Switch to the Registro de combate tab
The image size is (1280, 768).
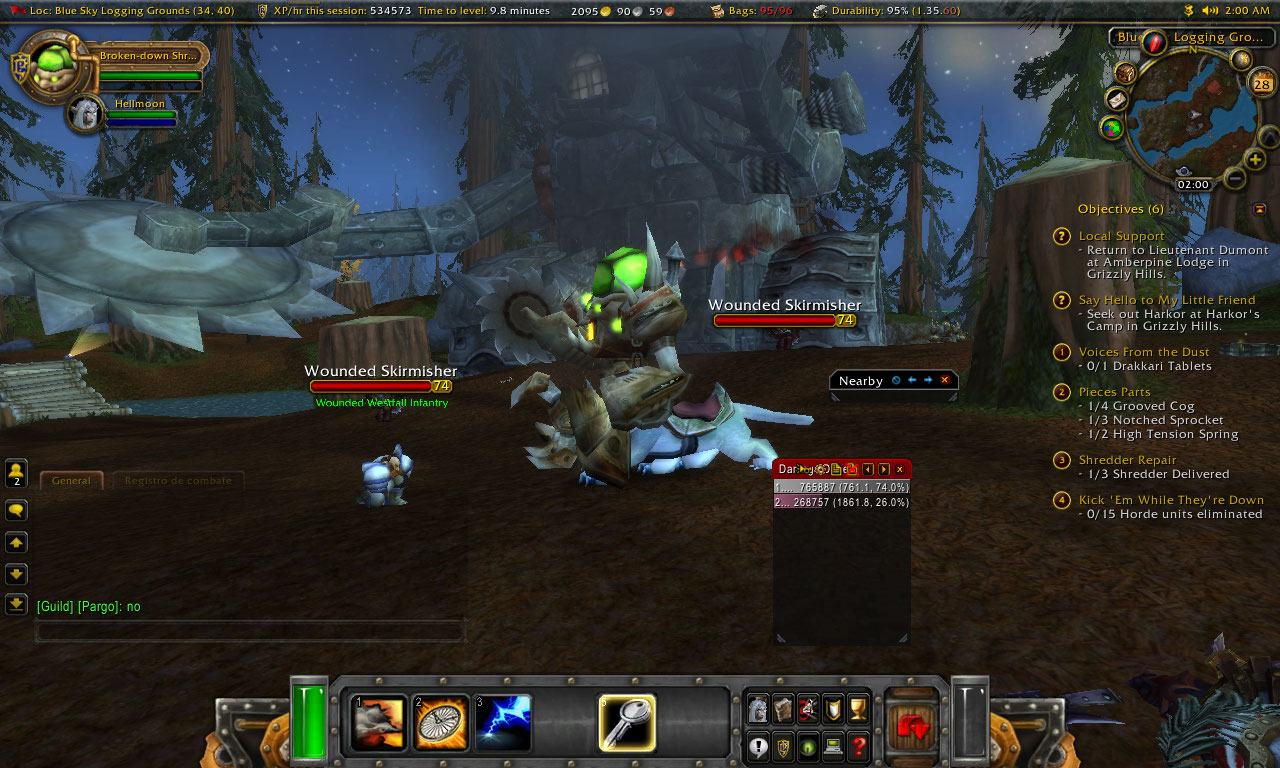178,481
